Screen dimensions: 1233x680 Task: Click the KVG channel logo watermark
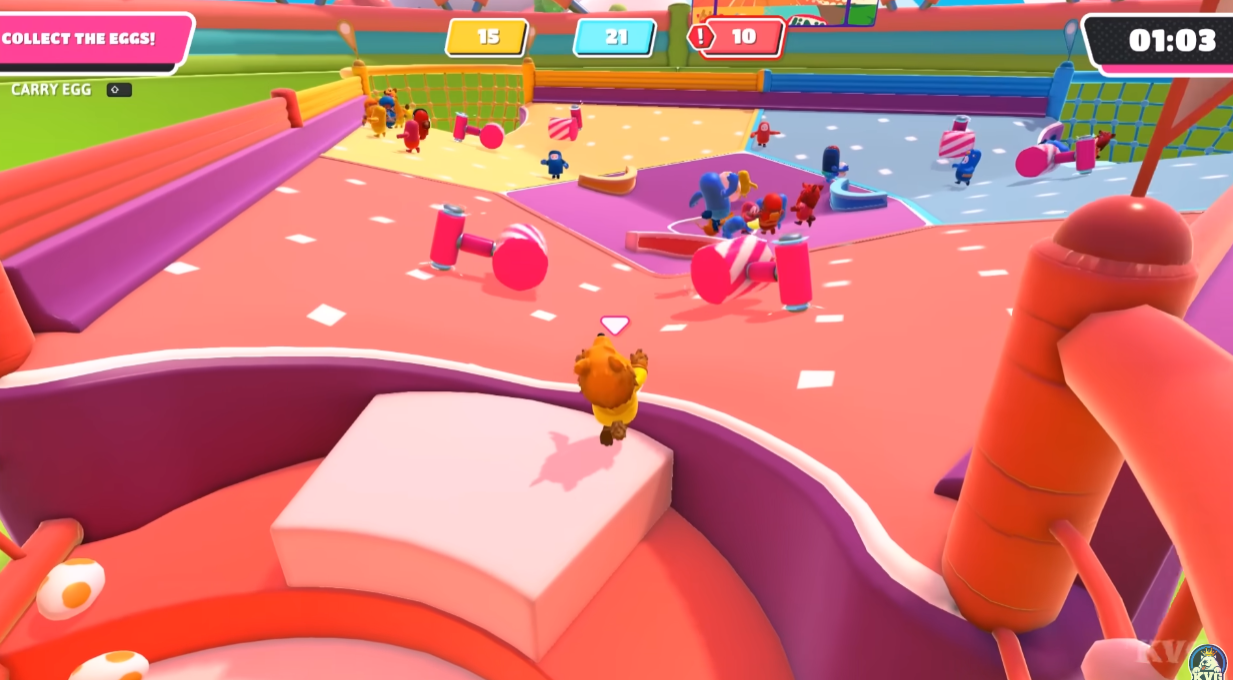(1207, 661)
